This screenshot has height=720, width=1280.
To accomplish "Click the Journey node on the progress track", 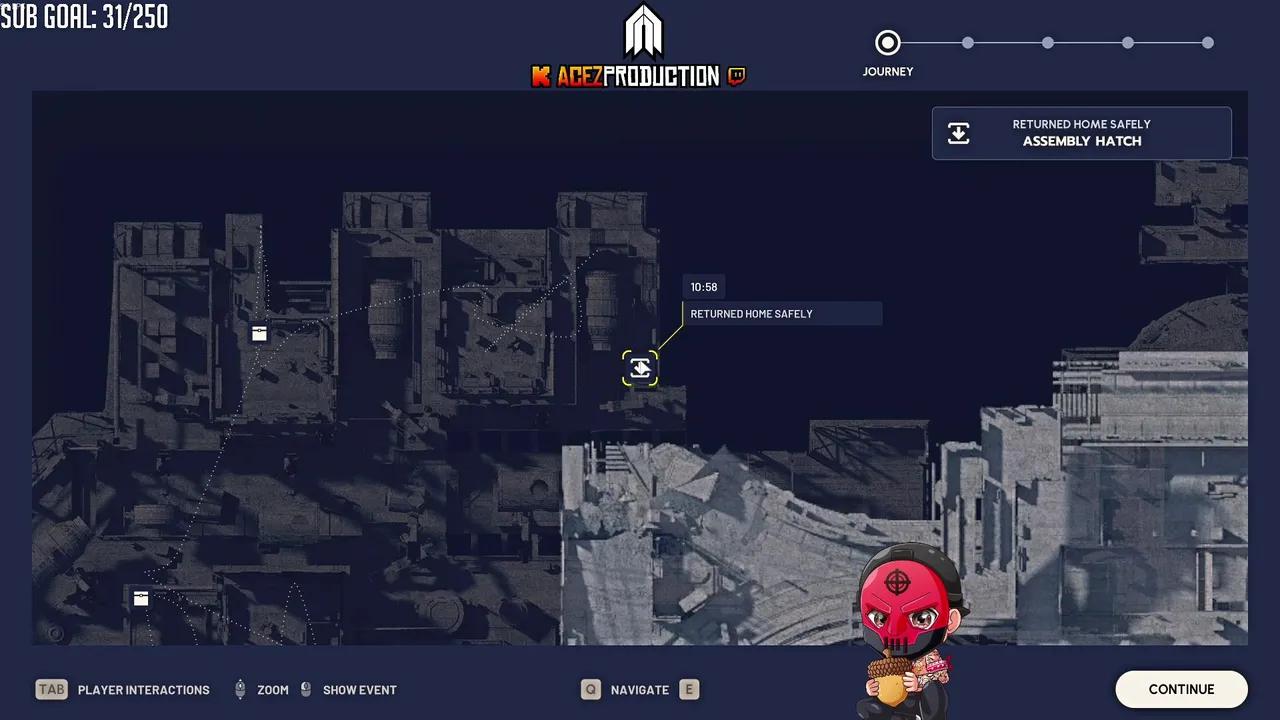I will click(x=888, y=42).
